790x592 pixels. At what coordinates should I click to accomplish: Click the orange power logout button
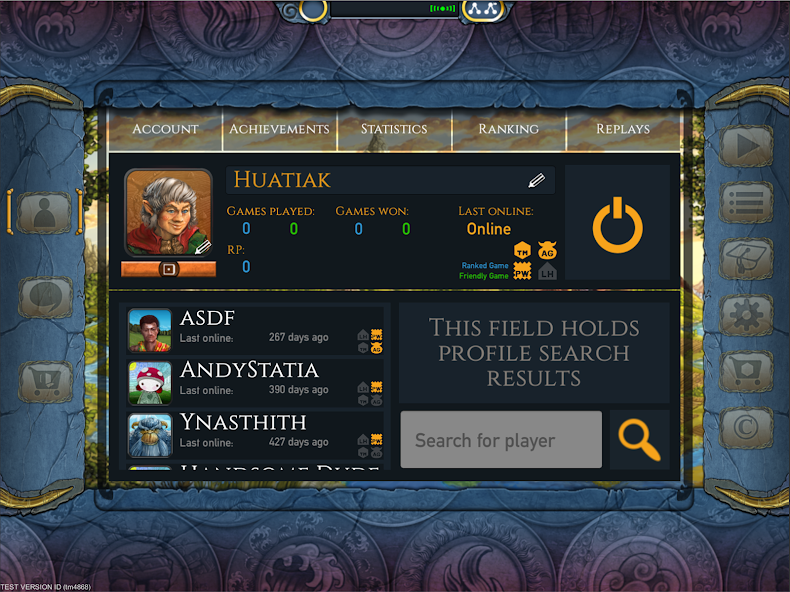click(x=617, y=223)
